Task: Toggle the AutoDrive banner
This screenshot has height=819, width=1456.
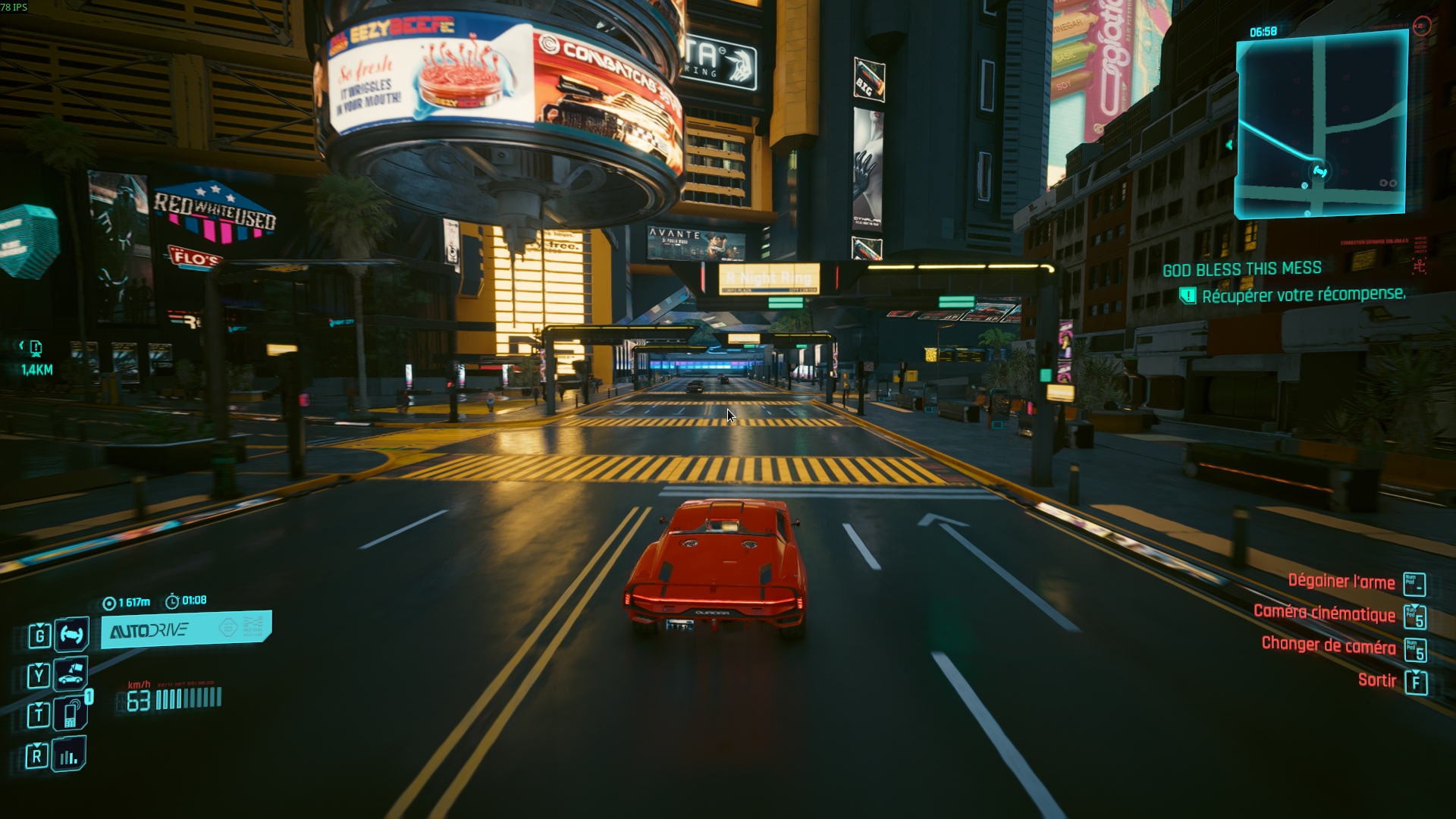Action: [186, 629]
